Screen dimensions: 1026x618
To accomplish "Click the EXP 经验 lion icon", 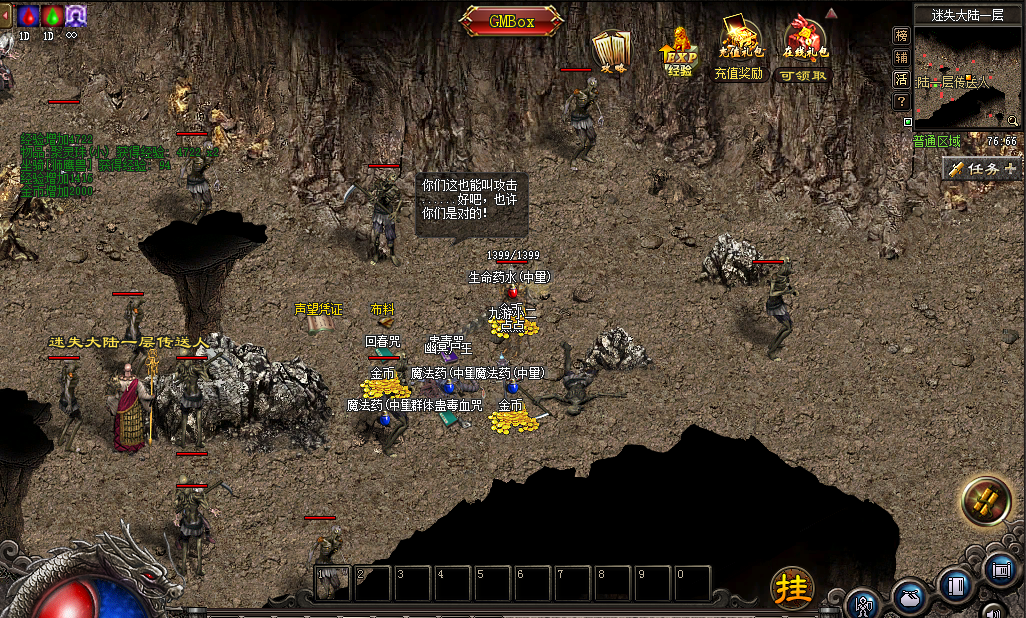I will coord(679,54).
